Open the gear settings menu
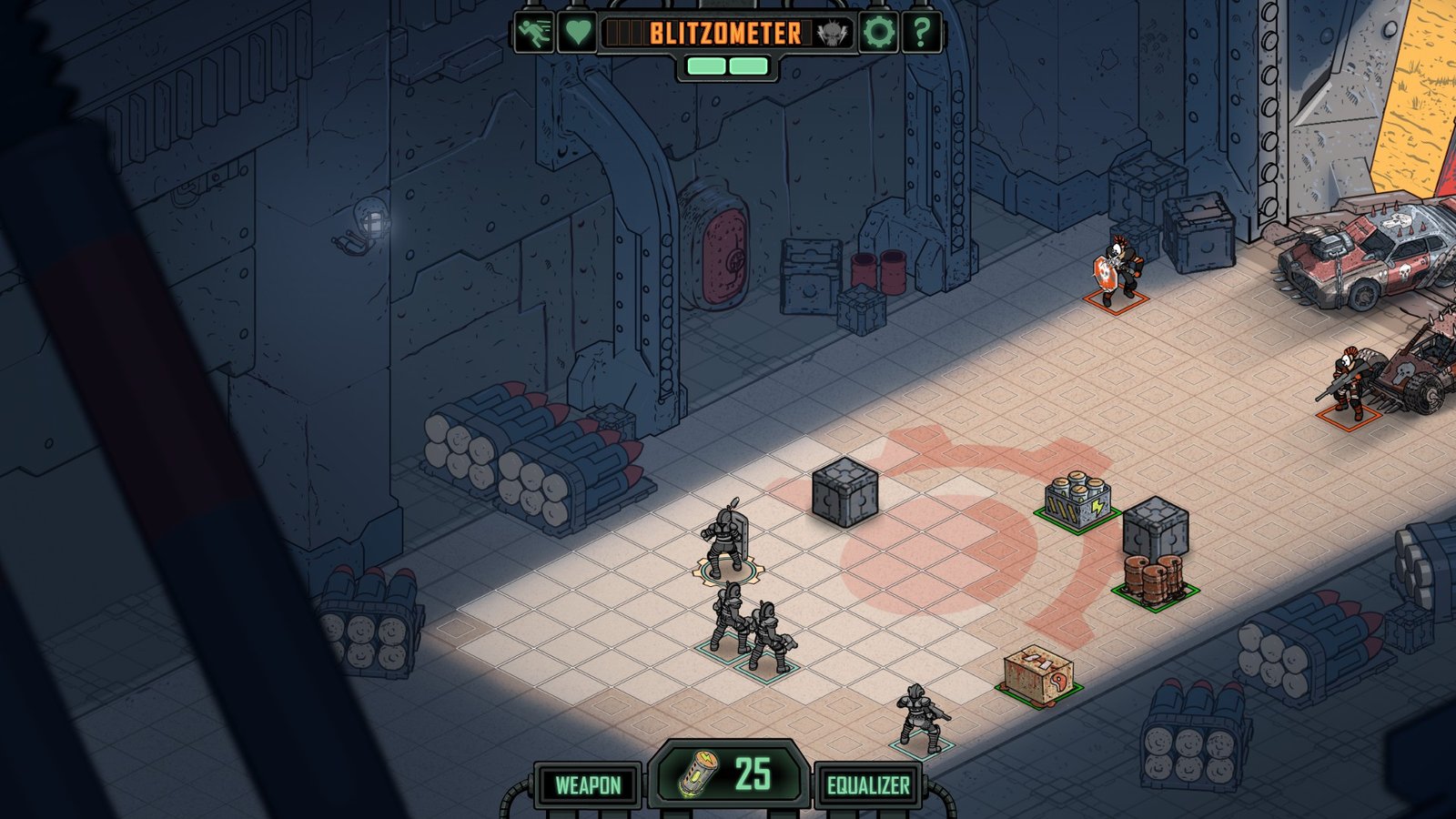The image size is (1456, 819). pos(878,33)
